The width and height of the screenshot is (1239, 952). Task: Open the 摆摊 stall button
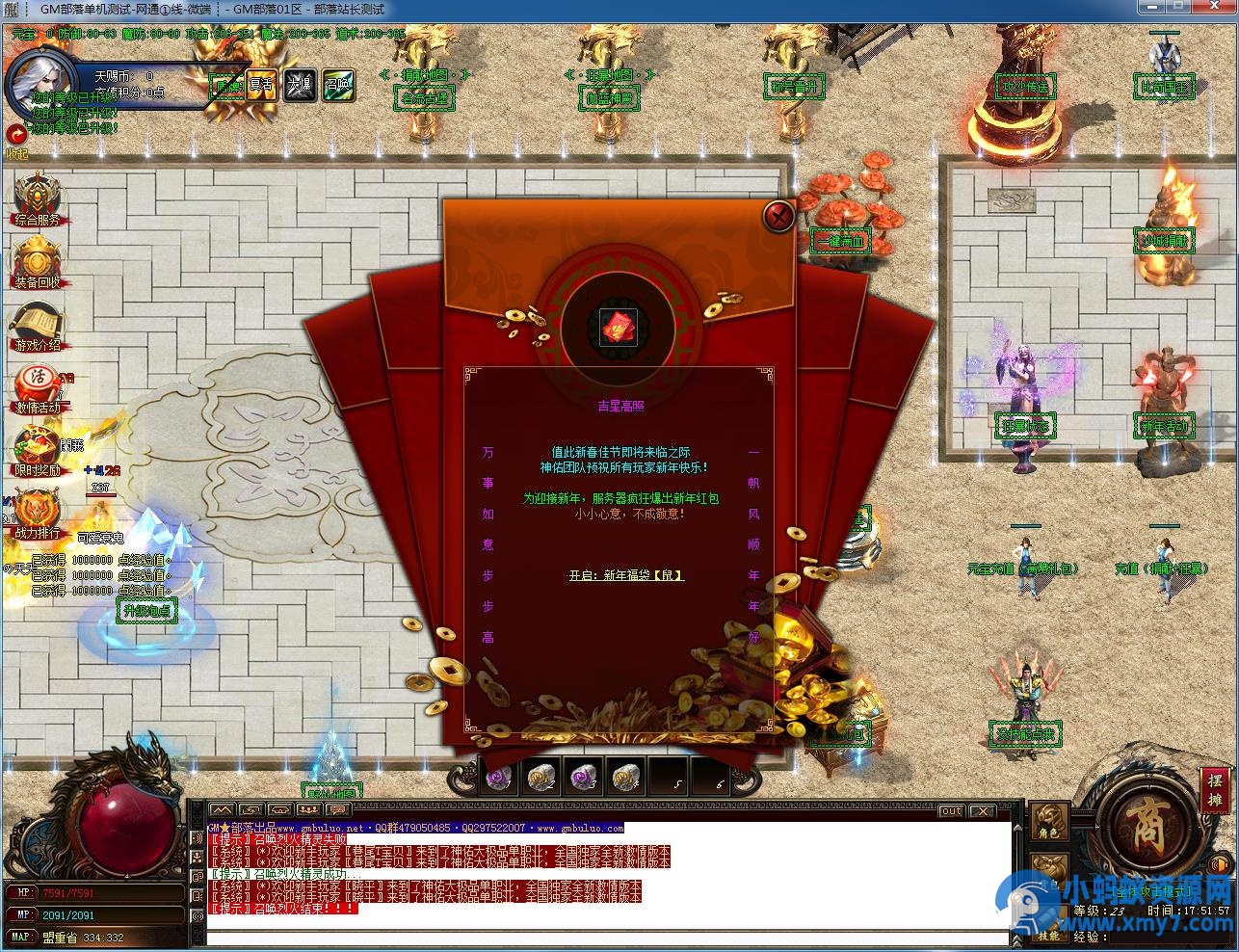tap(1215, 789)
